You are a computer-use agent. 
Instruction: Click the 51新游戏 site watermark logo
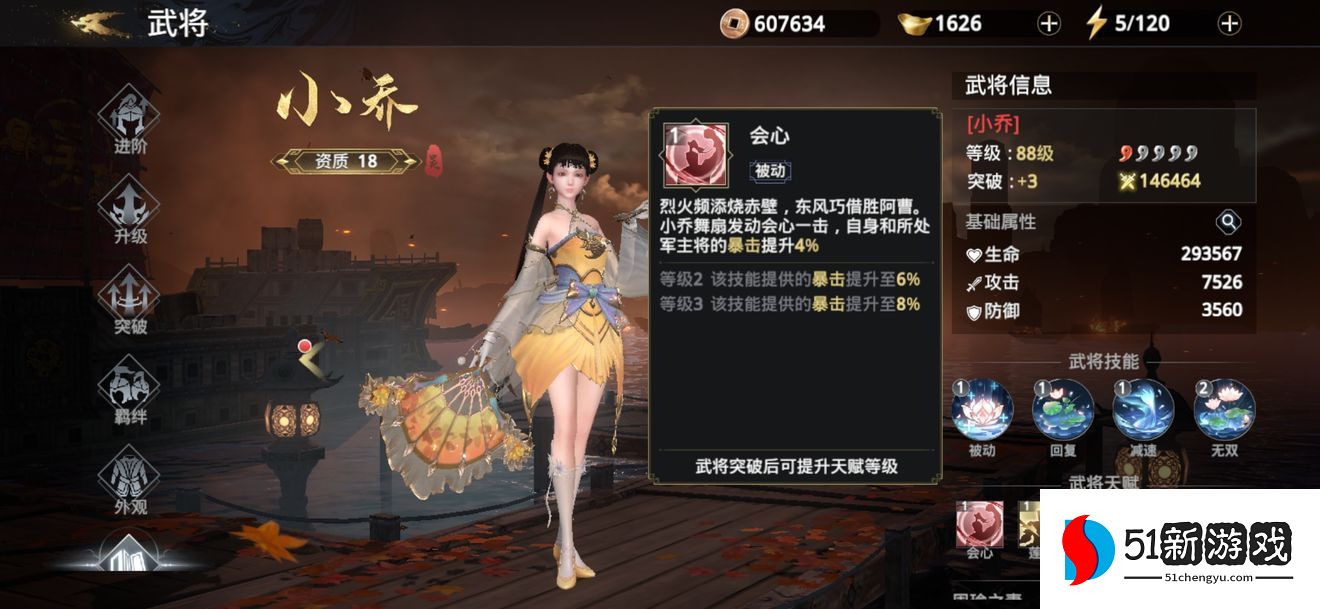[1180, 548]
